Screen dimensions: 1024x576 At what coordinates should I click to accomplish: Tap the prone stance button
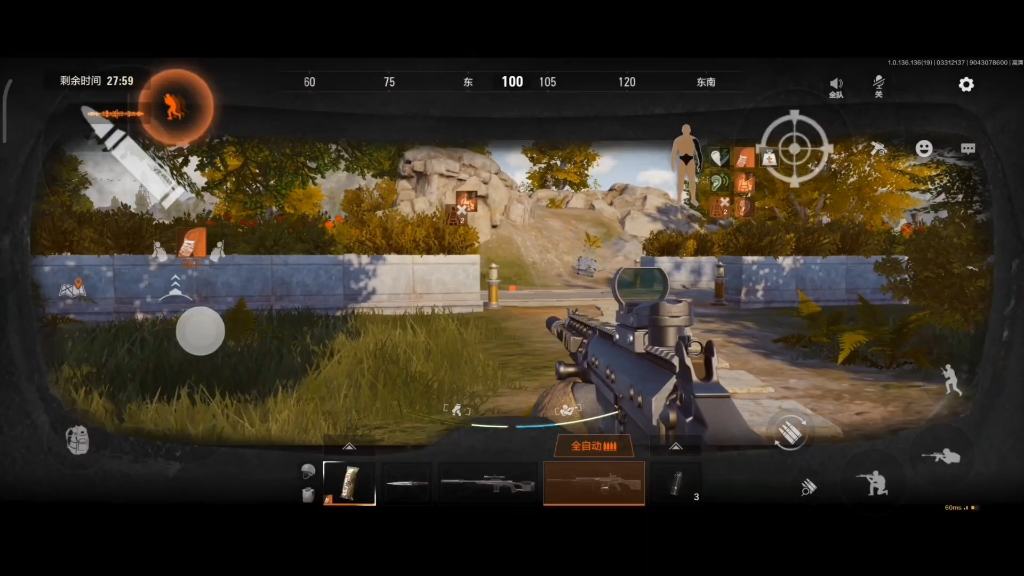point(941,456)
